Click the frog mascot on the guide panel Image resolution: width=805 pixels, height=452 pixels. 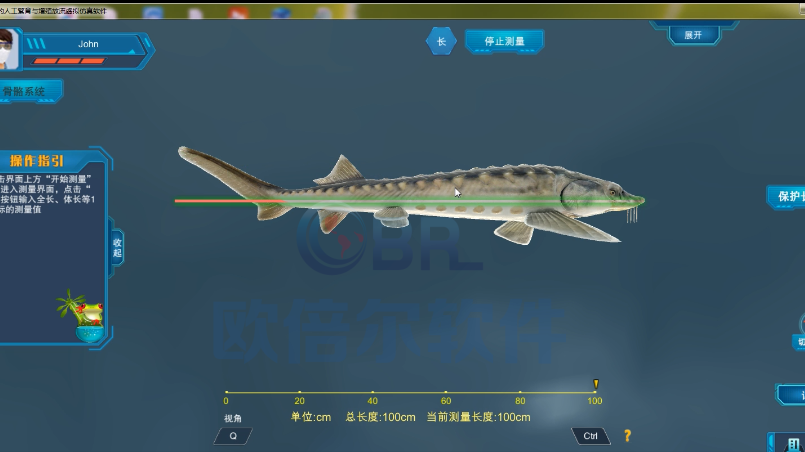pyautogui.click(x=89, y=315)
